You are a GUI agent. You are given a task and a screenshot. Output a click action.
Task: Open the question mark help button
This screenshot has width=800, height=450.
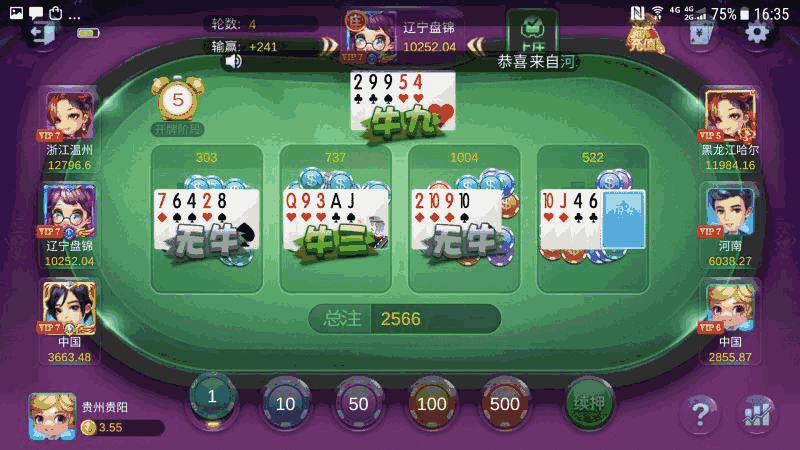(x=700, y=411)
